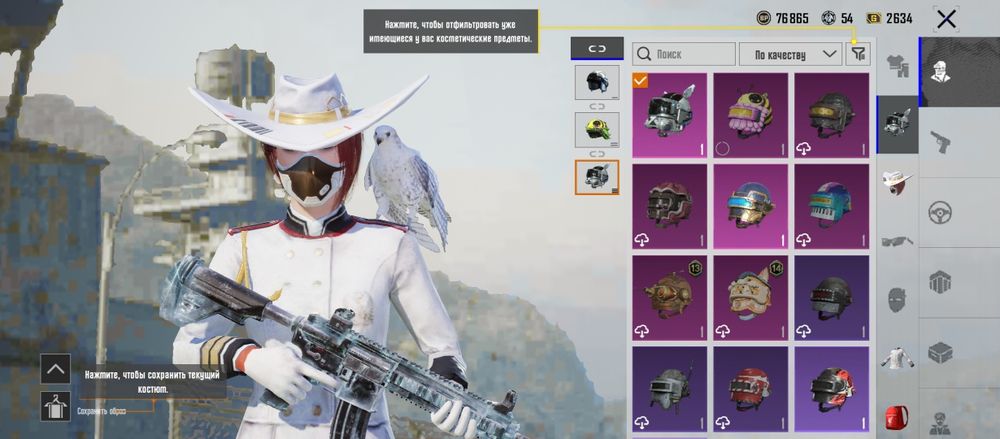
Task: Choose the yellow bee-striped helmet
Action: coord(750,115)
